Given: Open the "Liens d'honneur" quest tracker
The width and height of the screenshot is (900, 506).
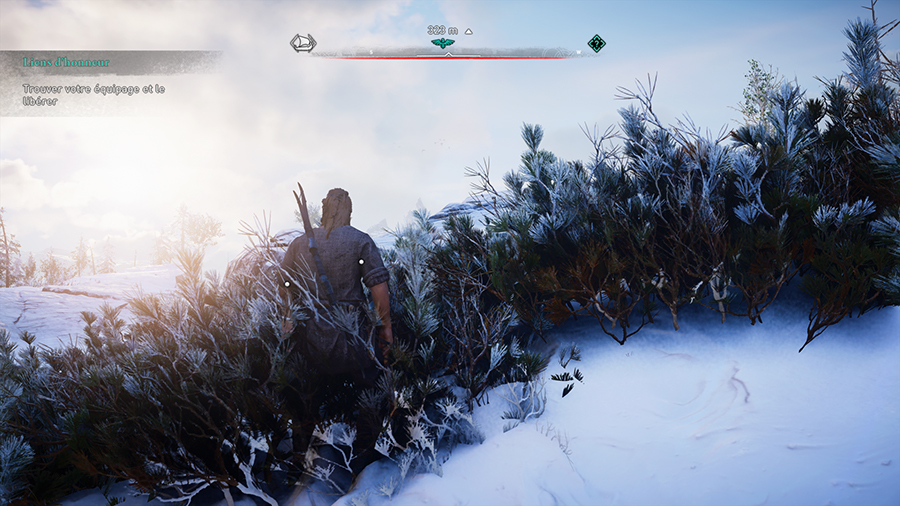Looking at the screenshot, I should click(x=66, y=62).
